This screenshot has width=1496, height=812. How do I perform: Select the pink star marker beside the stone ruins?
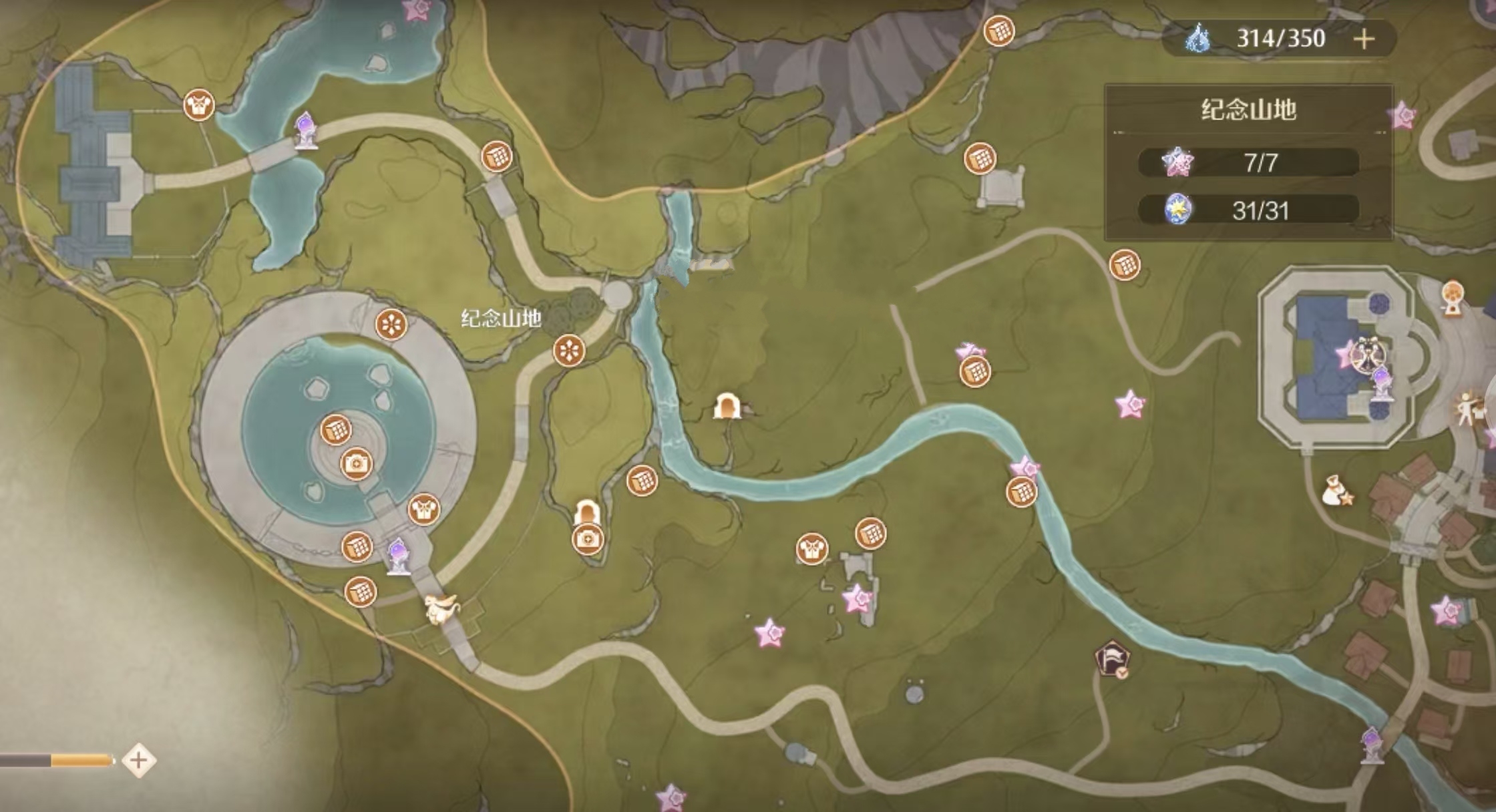tap(858, 598)
